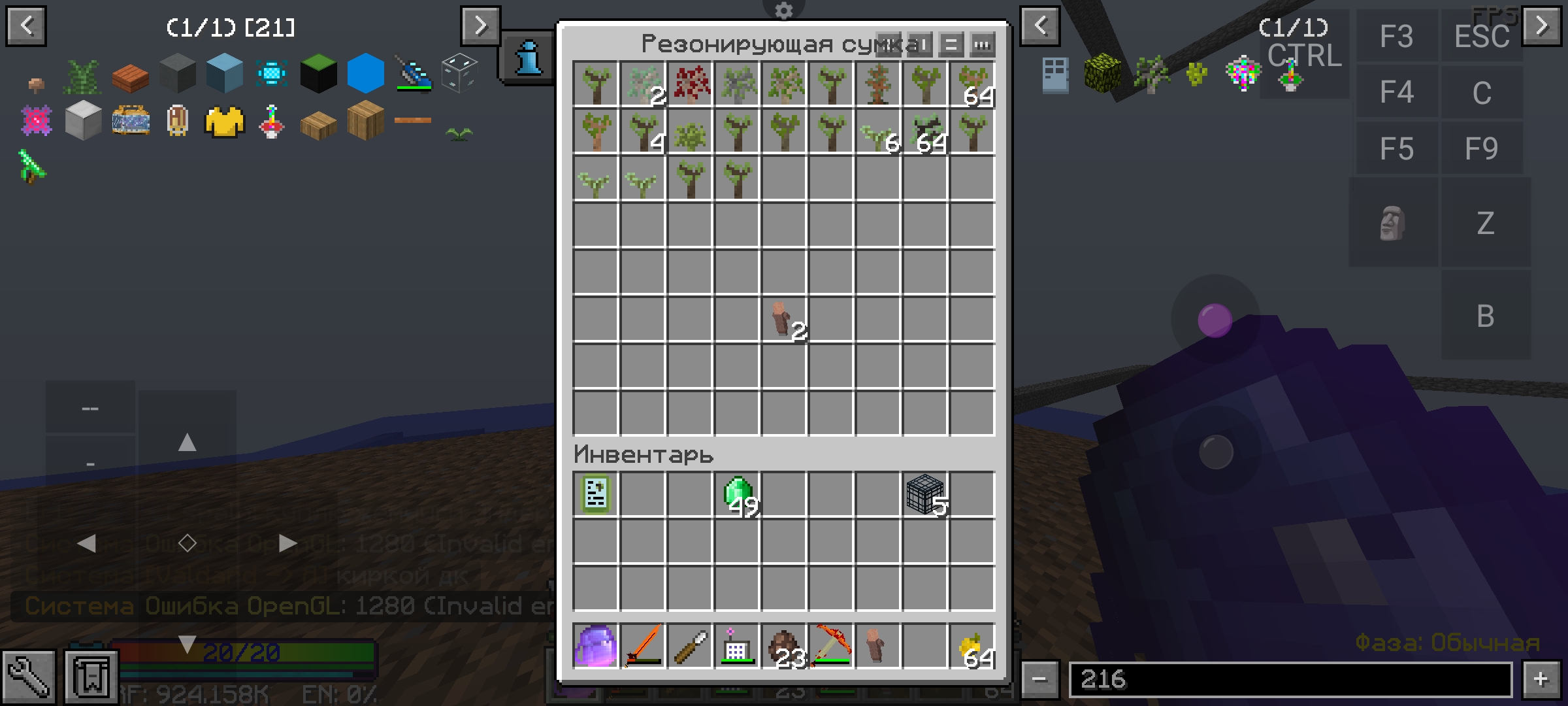Take the stack of 64 golden items in hotbar

click(972, 646)
